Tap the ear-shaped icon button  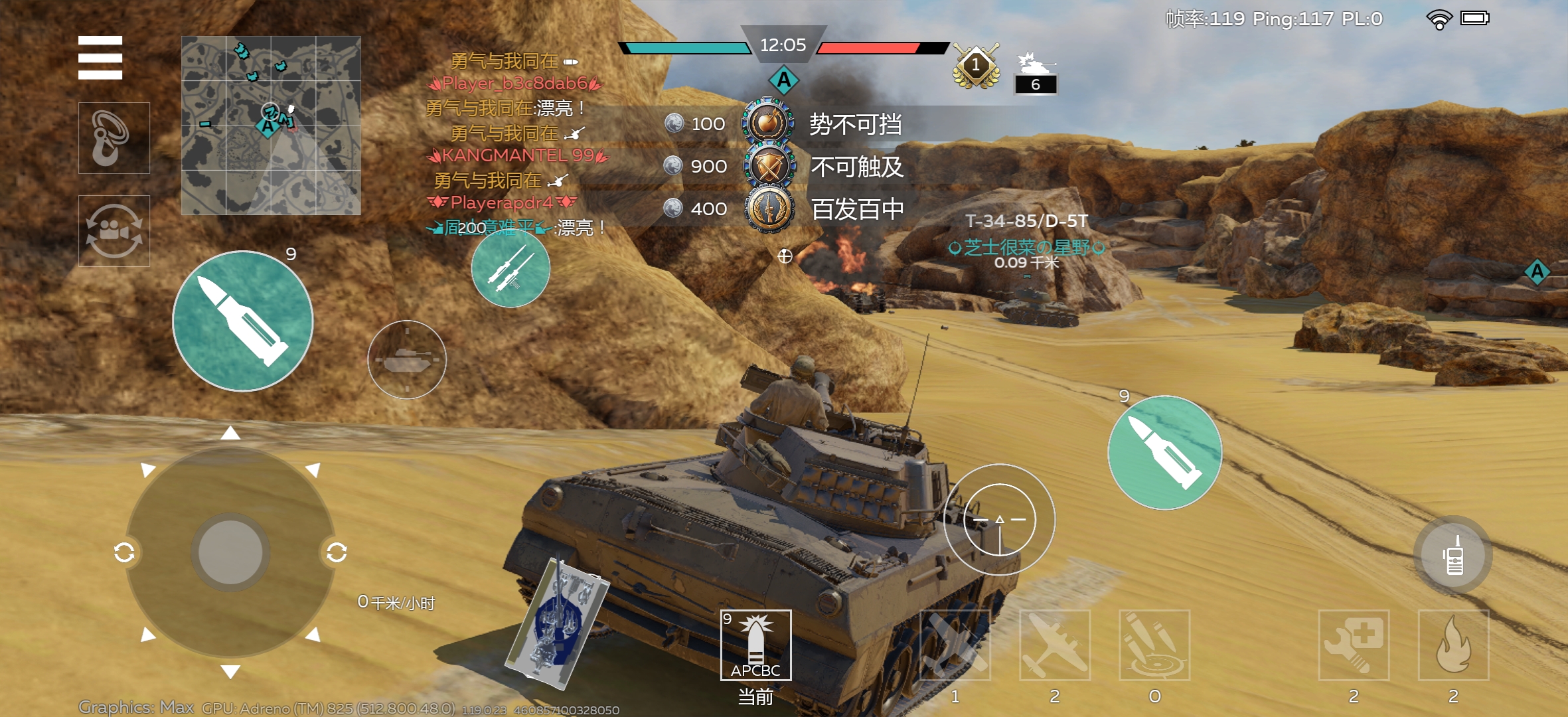(x=114, y=138)
